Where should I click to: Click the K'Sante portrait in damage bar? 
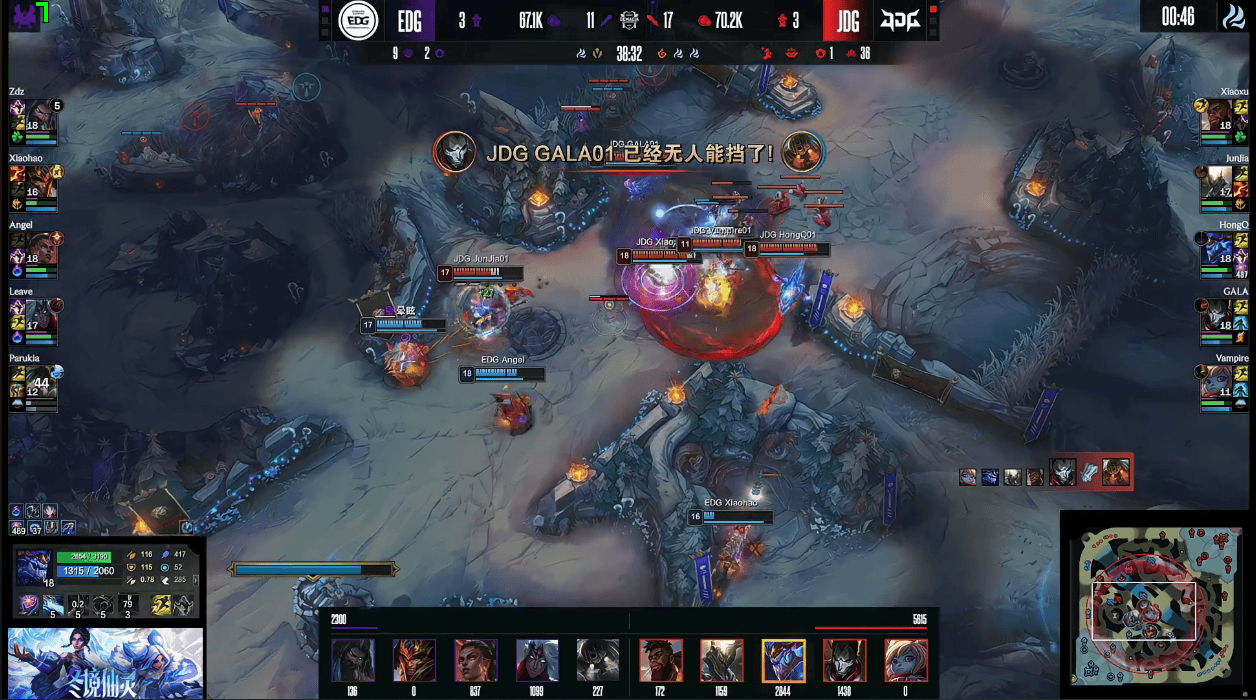[x=661, y=661]
